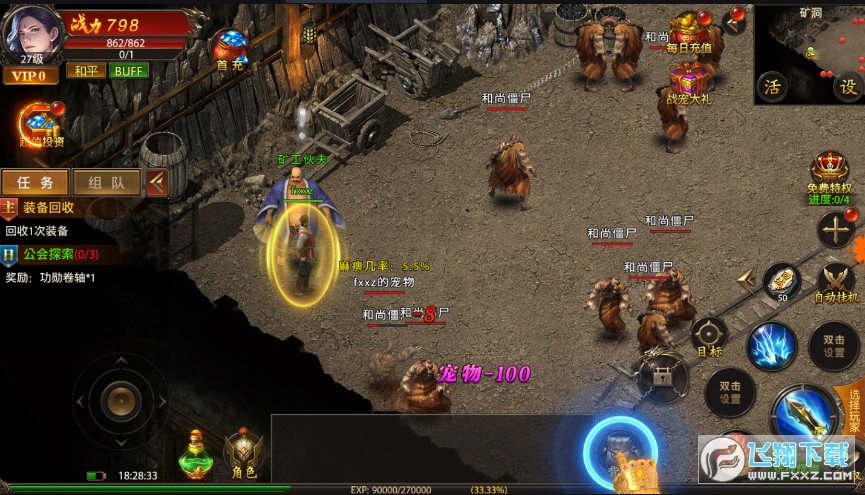Open the 战宠大礼 pet gift box
865x495 pixels.
[687, 82]
